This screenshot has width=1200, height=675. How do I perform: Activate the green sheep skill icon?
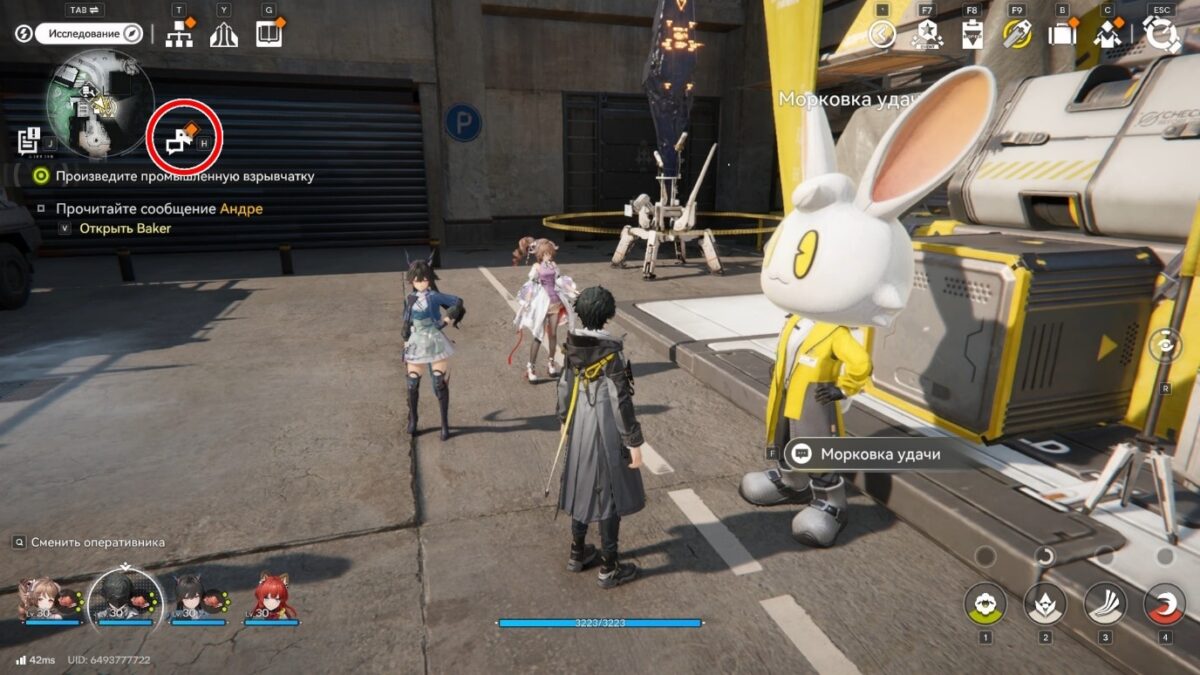tap(985, 603)
